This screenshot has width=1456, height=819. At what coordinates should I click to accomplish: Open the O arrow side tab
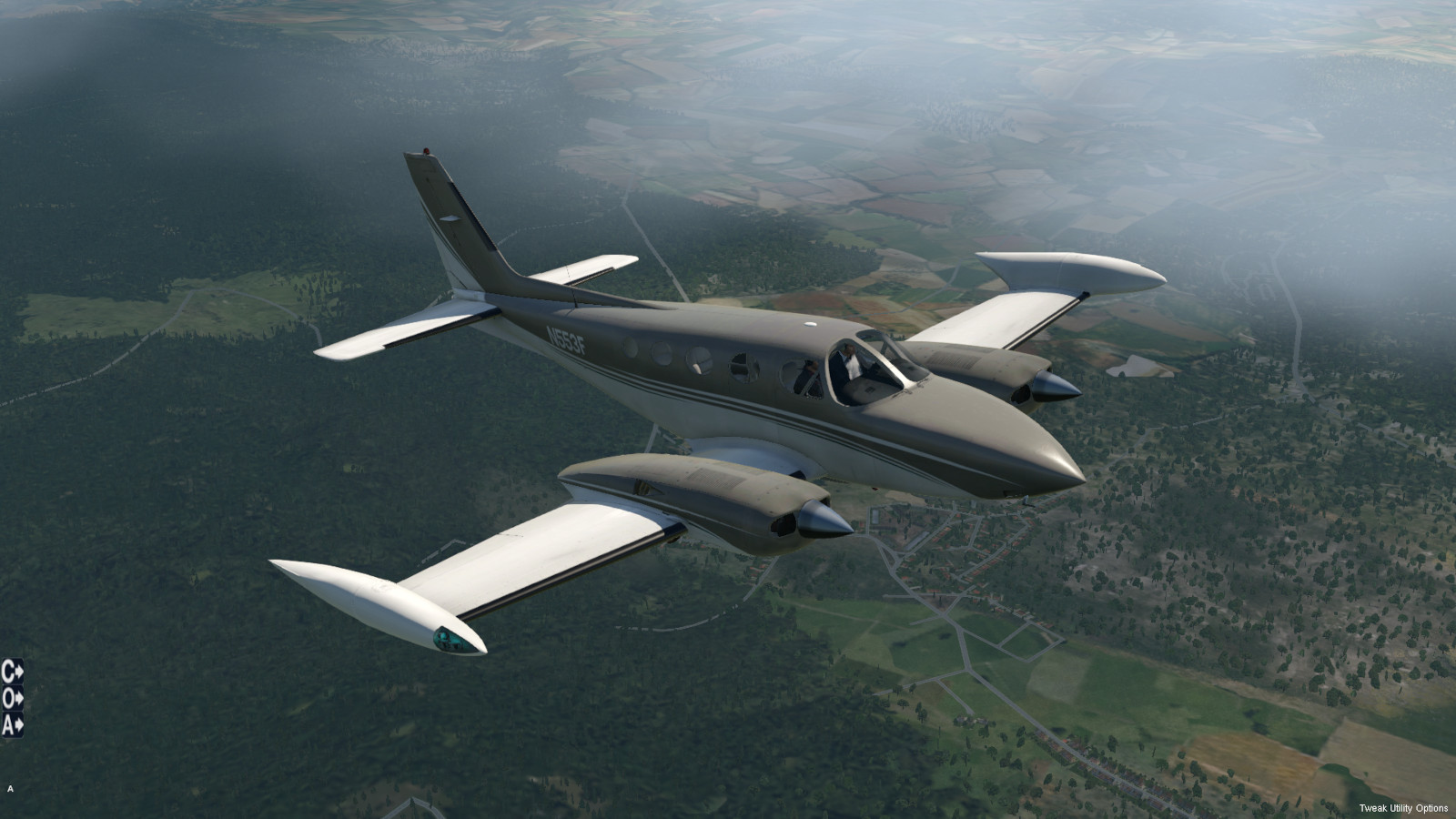point(12,698)
